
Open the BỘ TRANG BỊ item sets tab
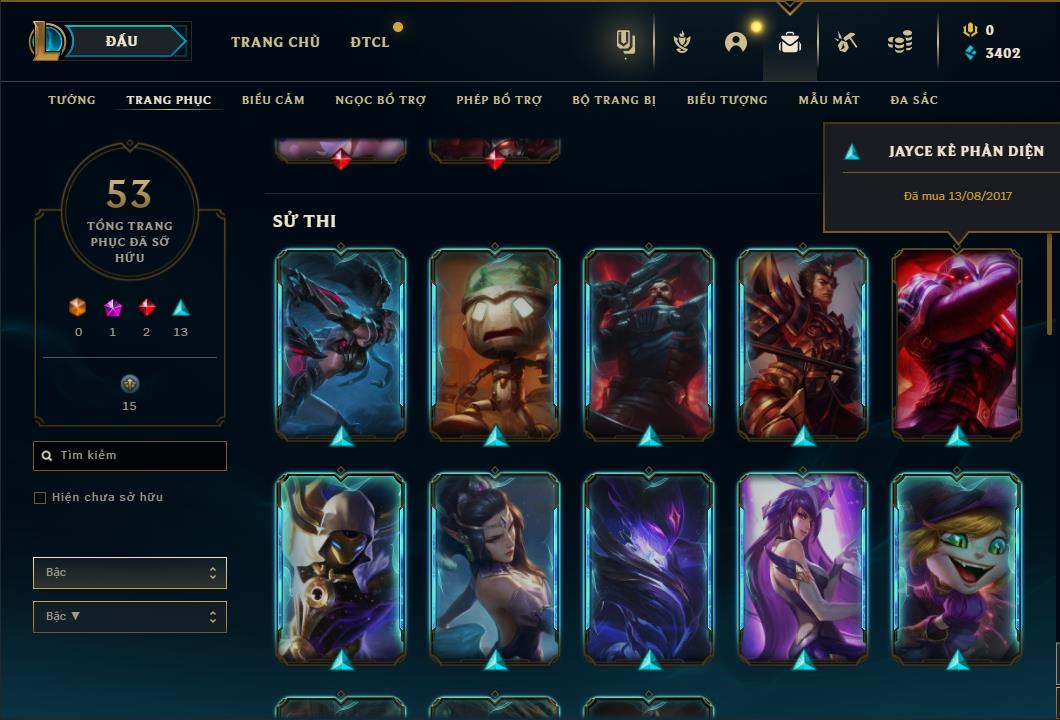coord(614,100)
